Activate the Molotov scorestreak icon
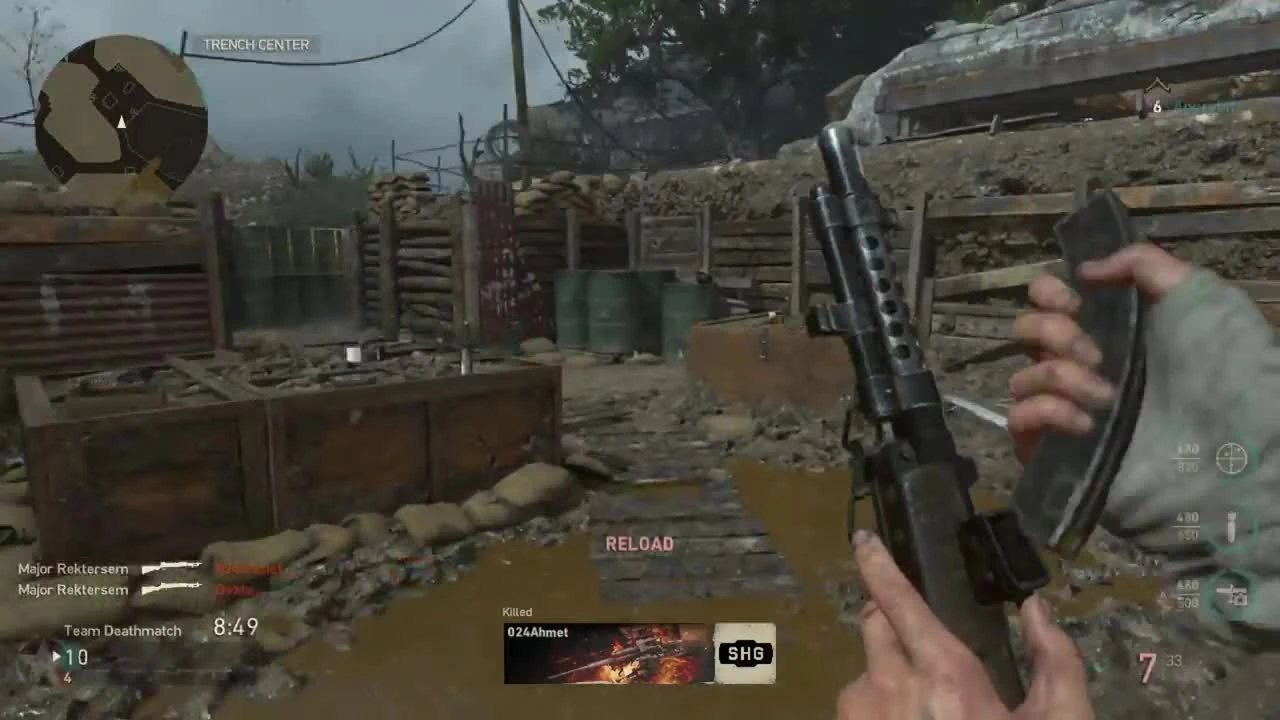 (x=1230, y=527)
